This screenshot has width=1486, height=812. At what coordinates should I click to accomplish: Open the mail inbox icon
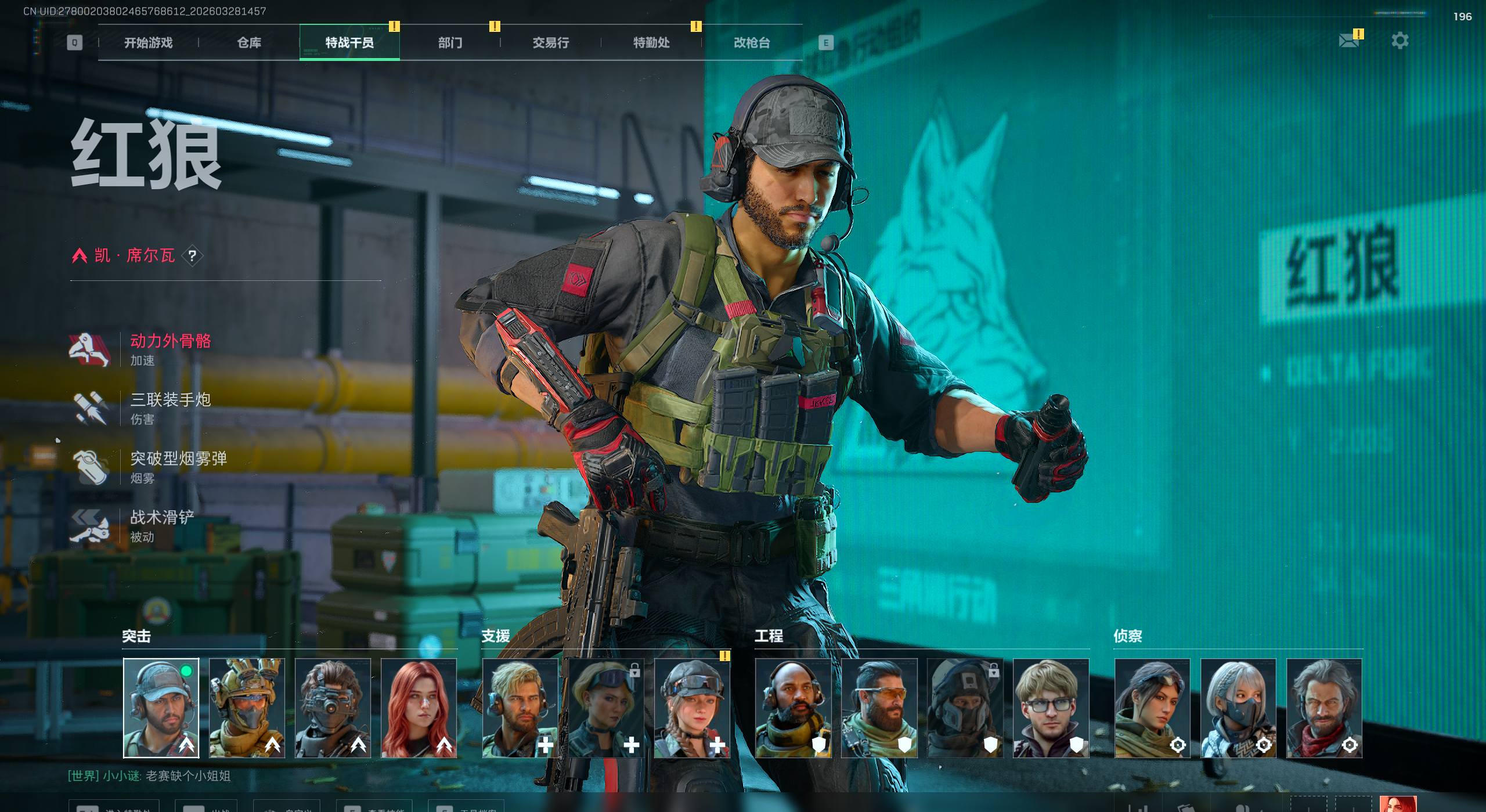click(1348, 41)
